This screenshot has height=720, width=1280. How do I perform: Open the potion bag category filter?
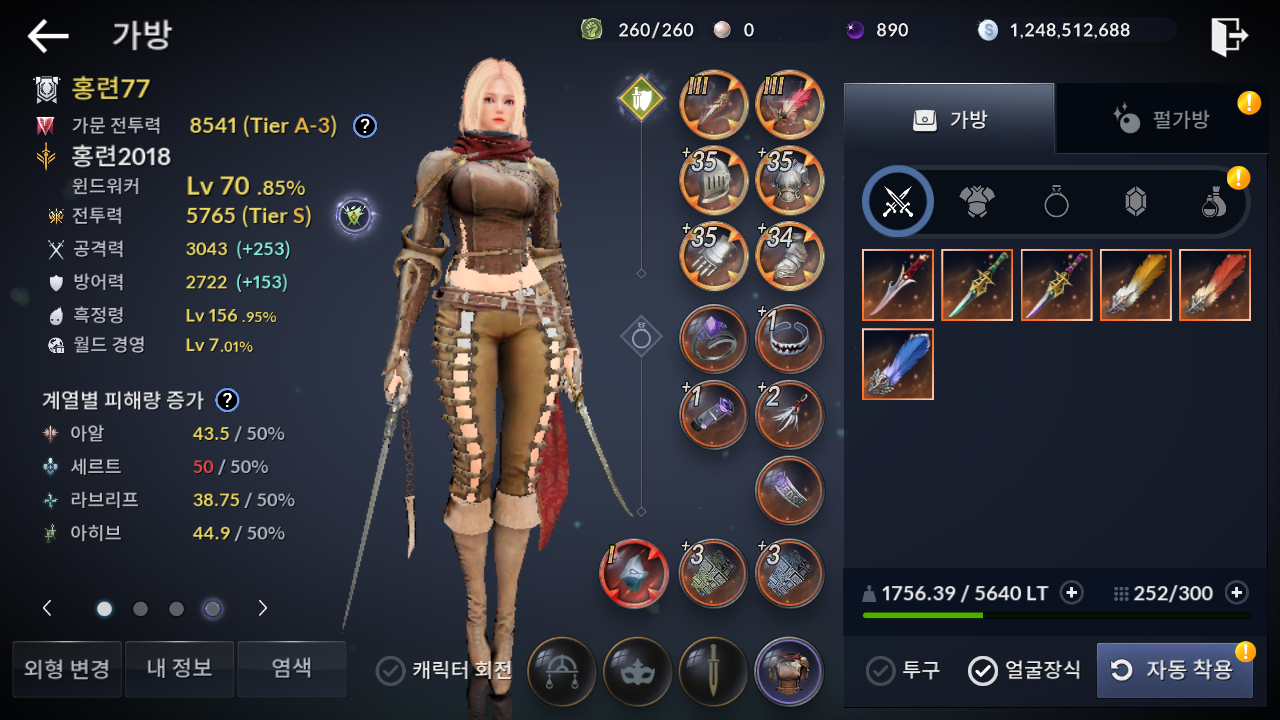(x=1213, y=203)
